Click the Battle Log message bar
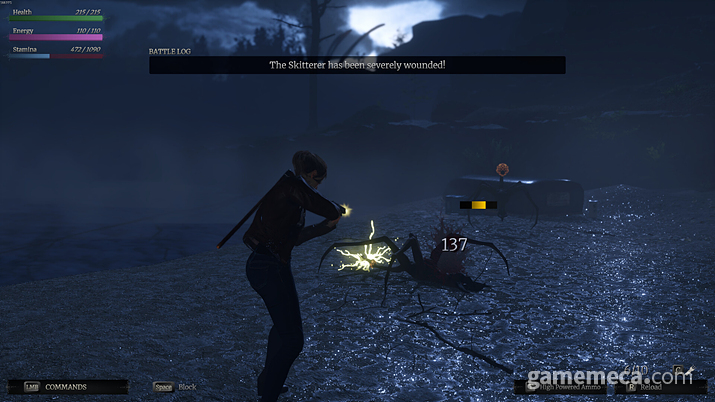 (x=357, y=65)
